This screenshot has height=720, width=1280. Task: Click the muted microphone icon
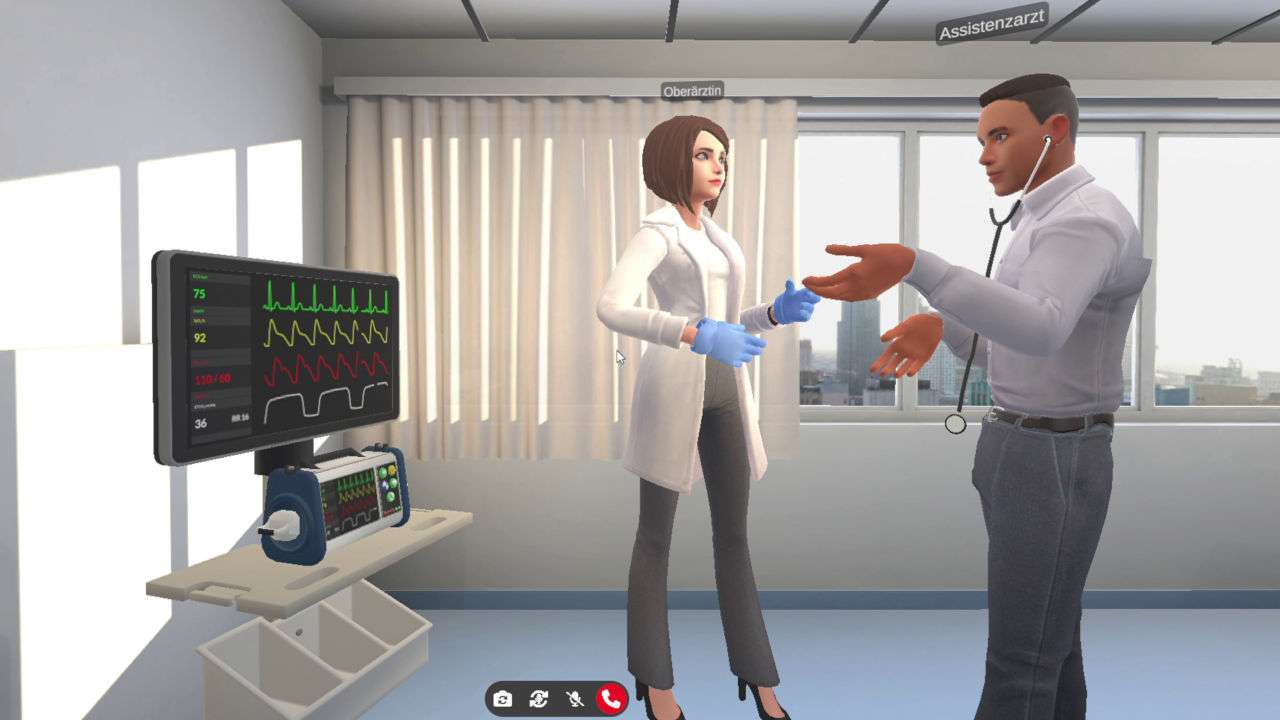point(575,700)
